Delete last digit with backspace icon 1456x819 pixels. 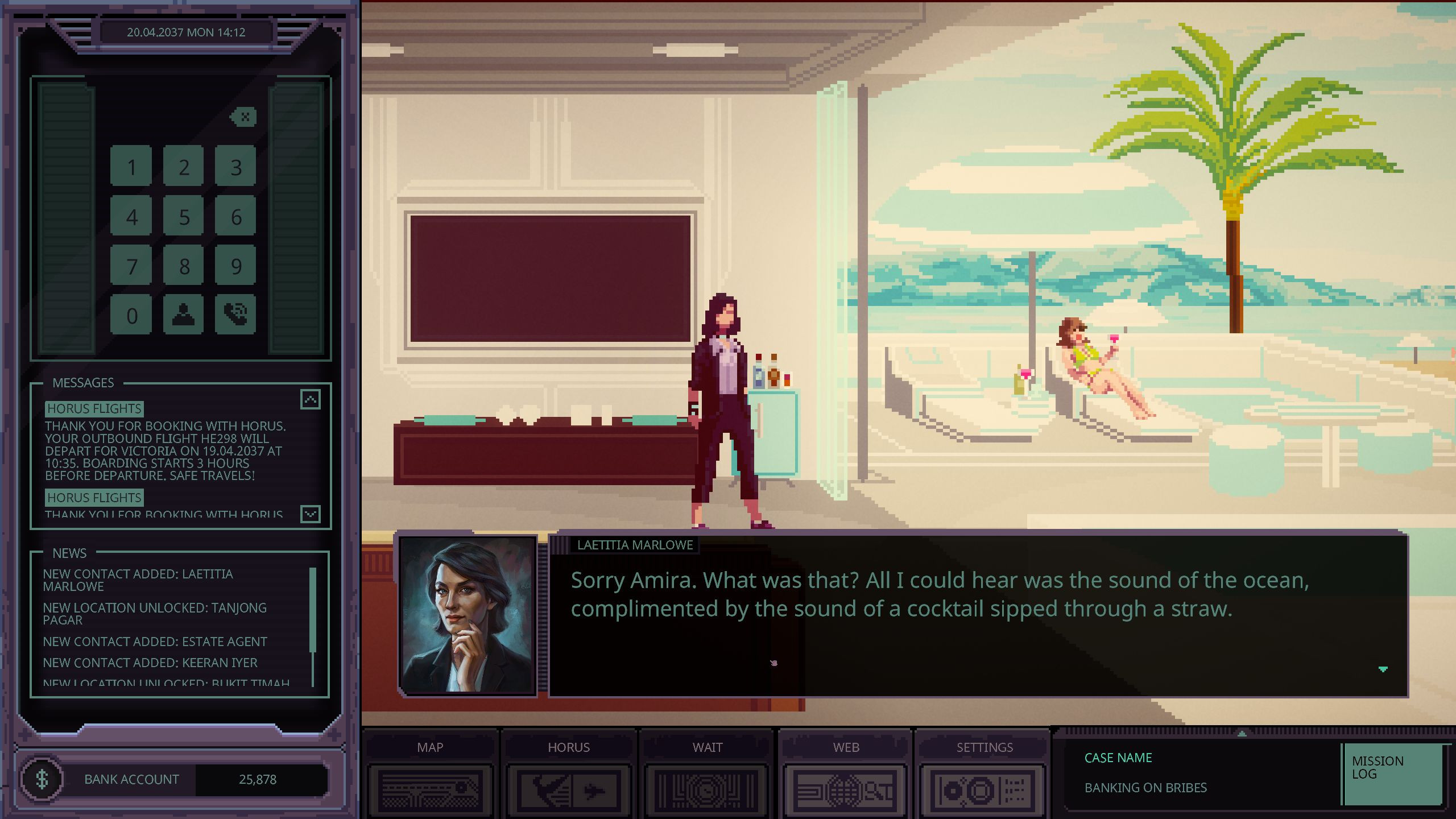tap(244, 117)
